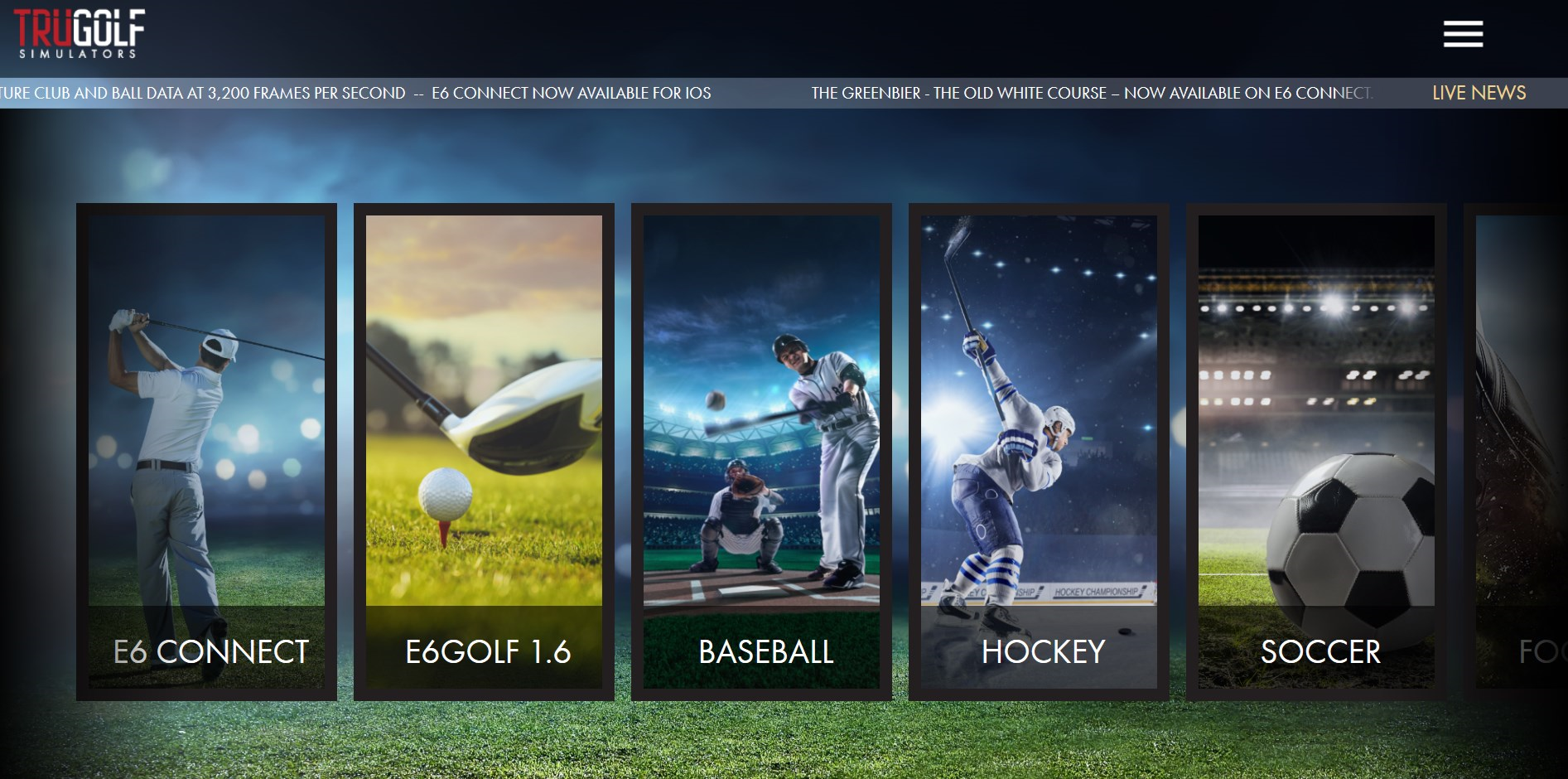
Task: Choose the E6Golf 1.6 tile
Action: (x=484, y=452)
